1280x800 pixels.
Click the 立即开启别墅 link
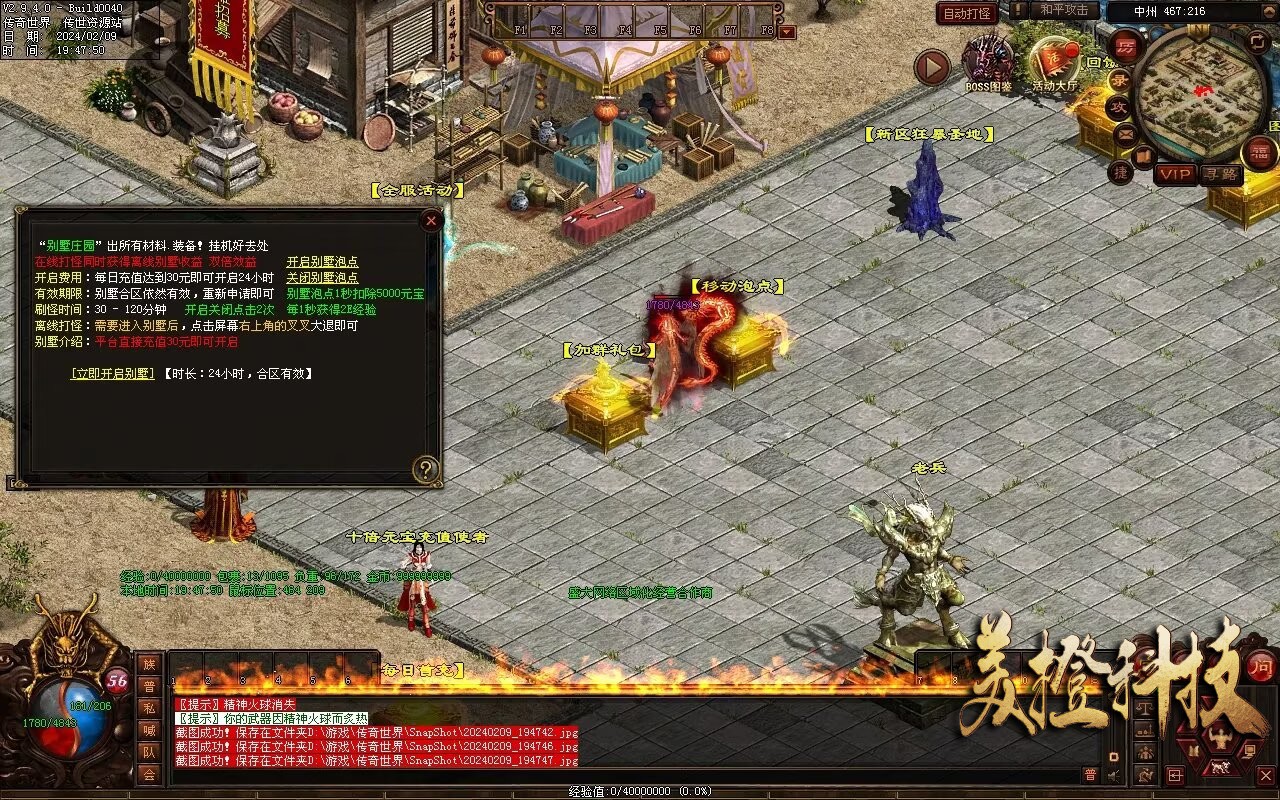pos(113,373)
